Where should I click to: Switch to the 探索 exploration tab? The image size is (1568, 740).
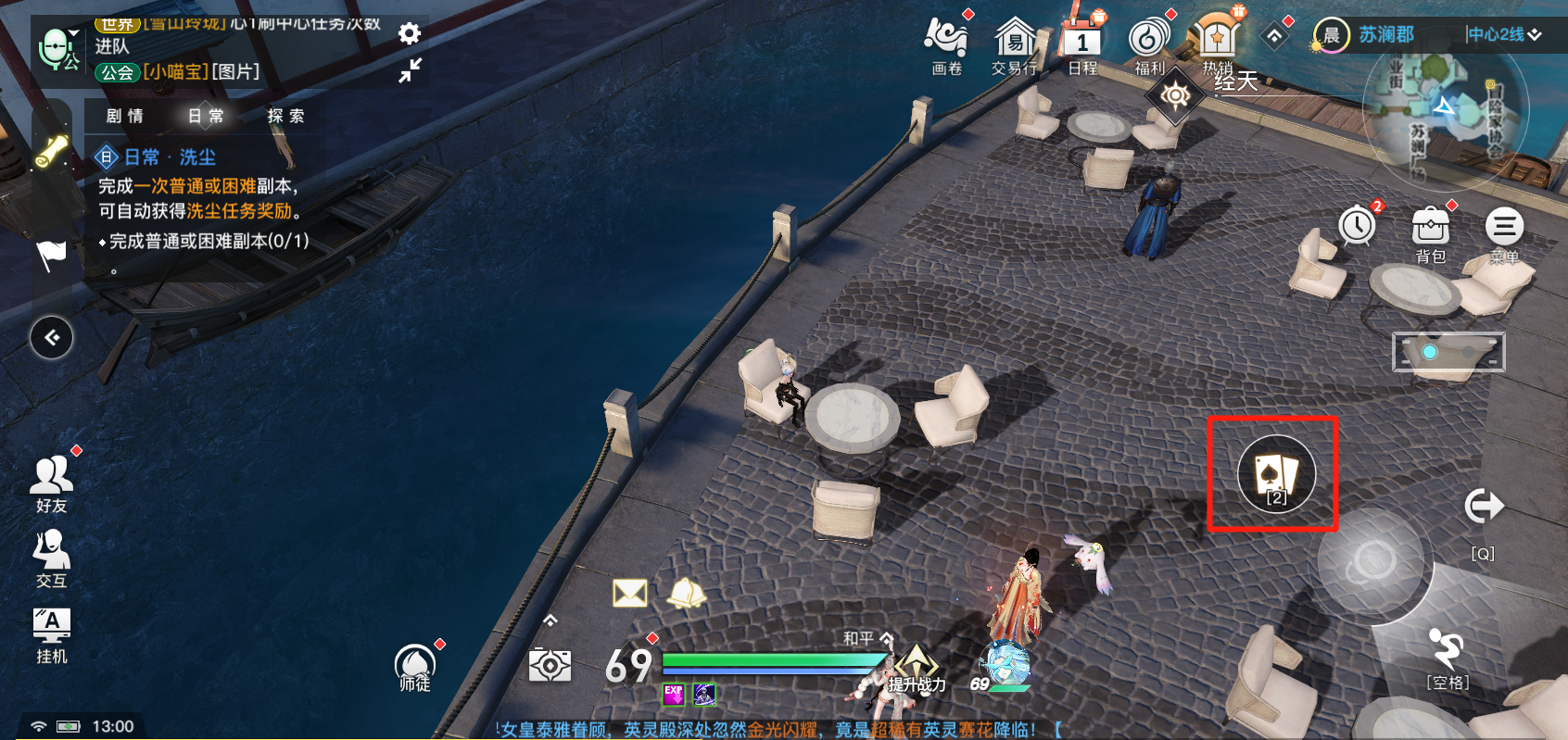click(285, 116)
